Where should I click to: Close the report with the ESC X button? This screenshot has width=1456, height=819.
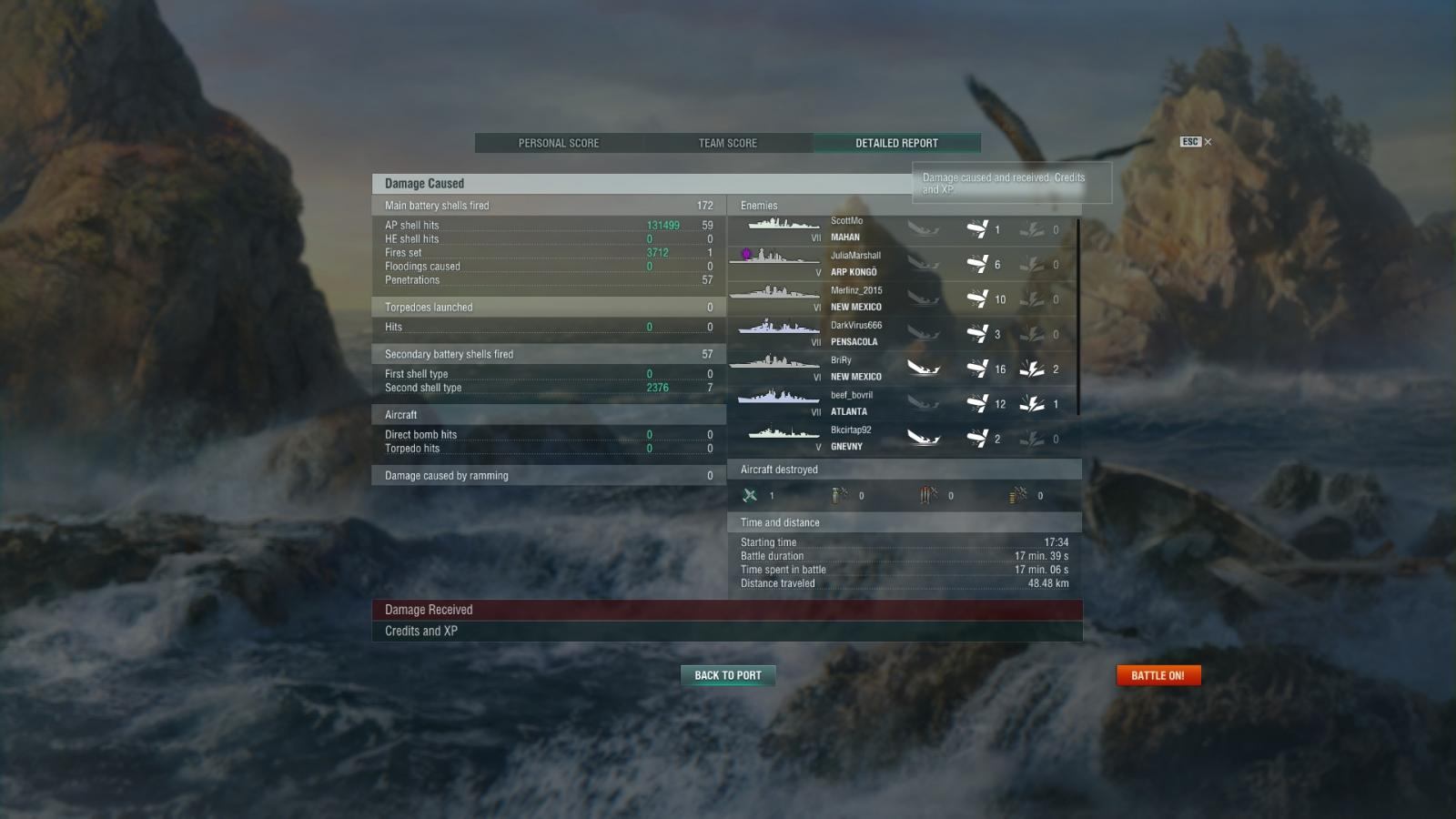click(1196, 142)
